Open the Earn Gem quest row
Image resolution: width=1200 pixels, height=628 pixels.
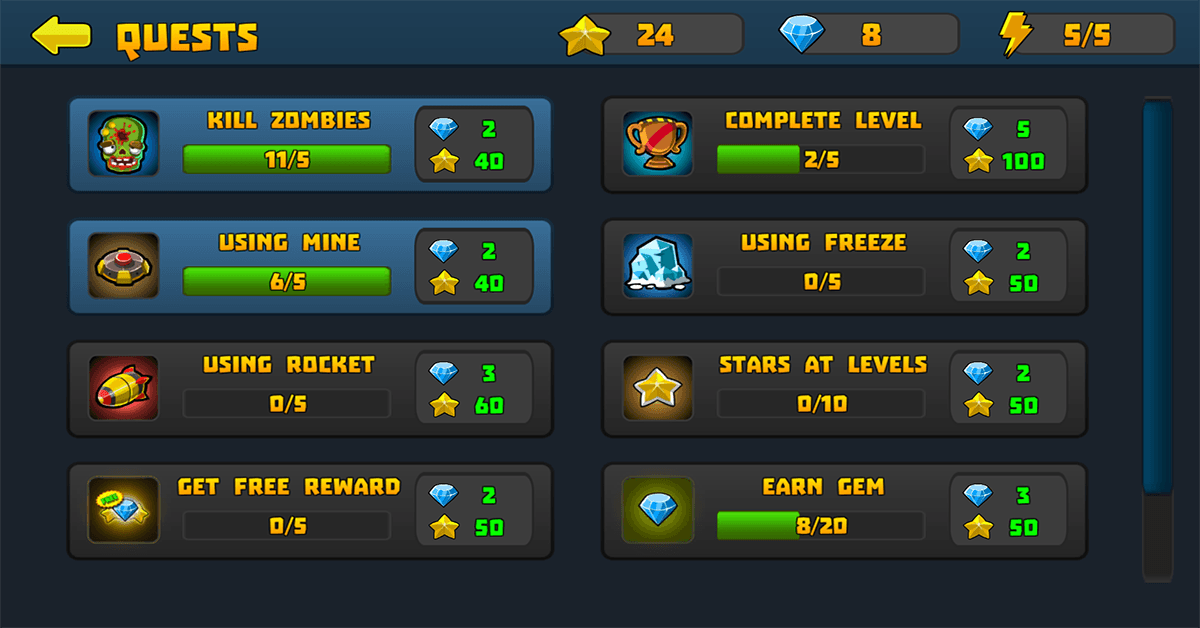click(x=843, y=511)
